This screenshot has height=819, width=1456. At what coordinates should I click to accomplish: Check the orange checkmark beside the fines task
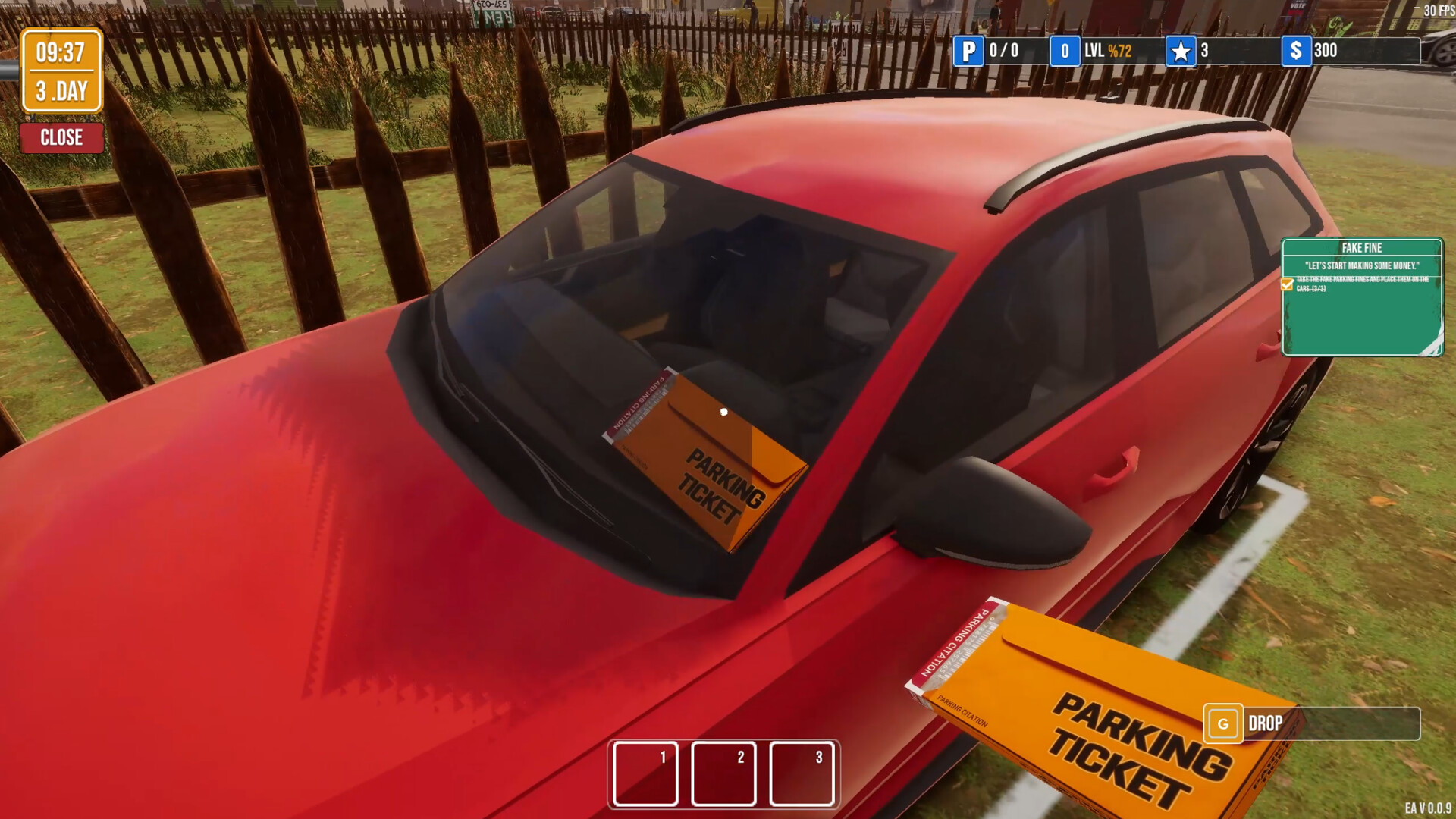pos(1287,285)
